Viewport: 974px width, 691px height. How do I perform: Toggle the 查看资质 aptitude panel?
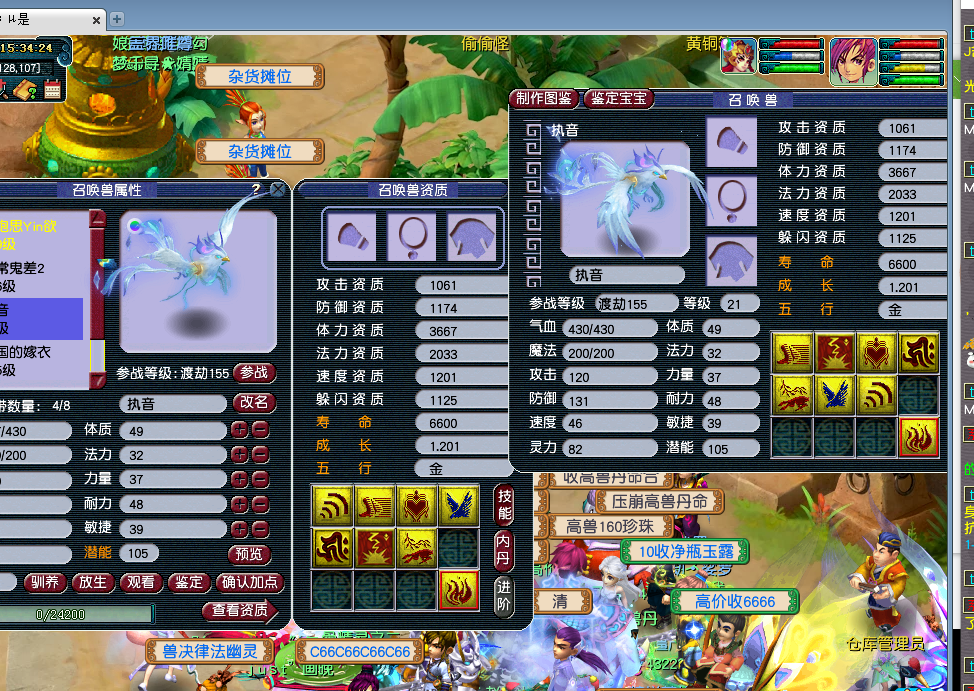pos(240,609)
